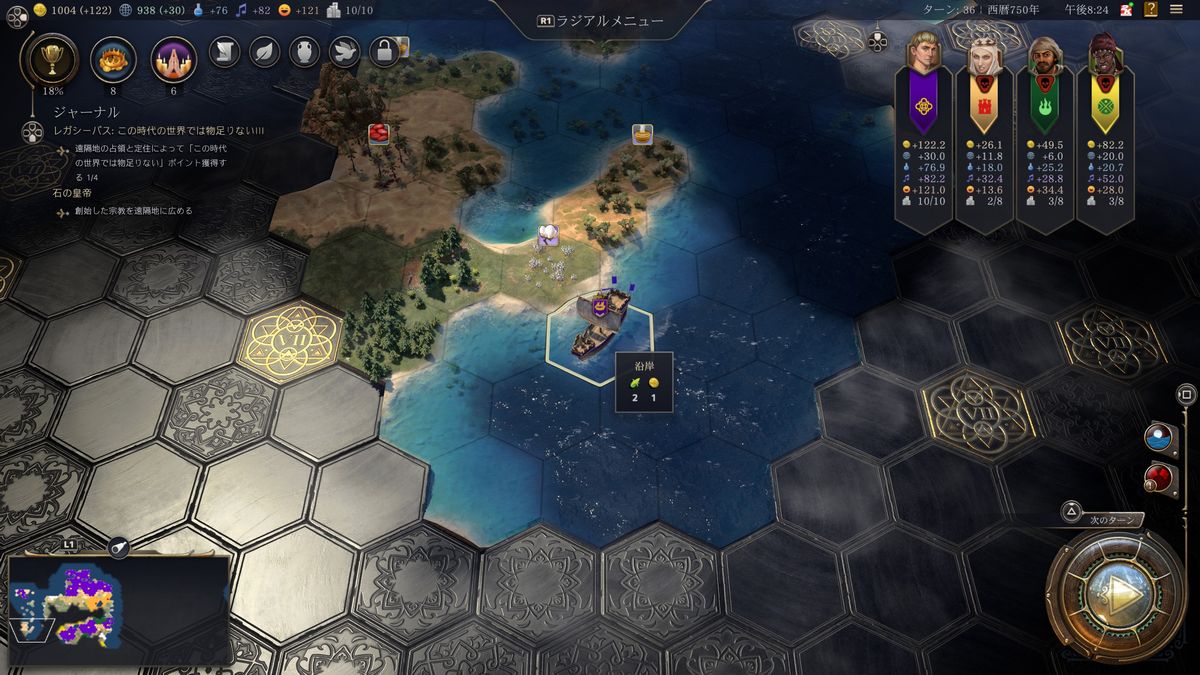The height and width of the screenshot is (675, 1200).
Task: Click the red orb notification button
Action: 1158,476
